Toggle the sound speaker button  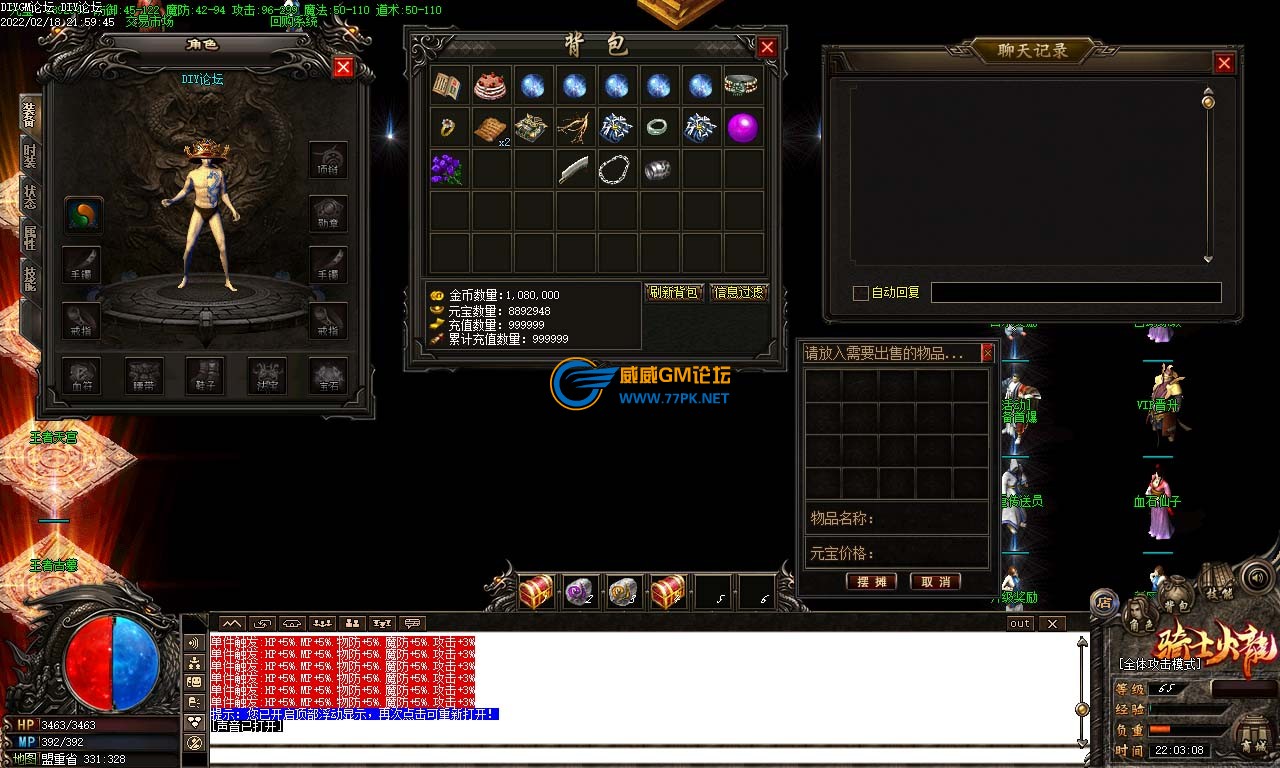1256,577
